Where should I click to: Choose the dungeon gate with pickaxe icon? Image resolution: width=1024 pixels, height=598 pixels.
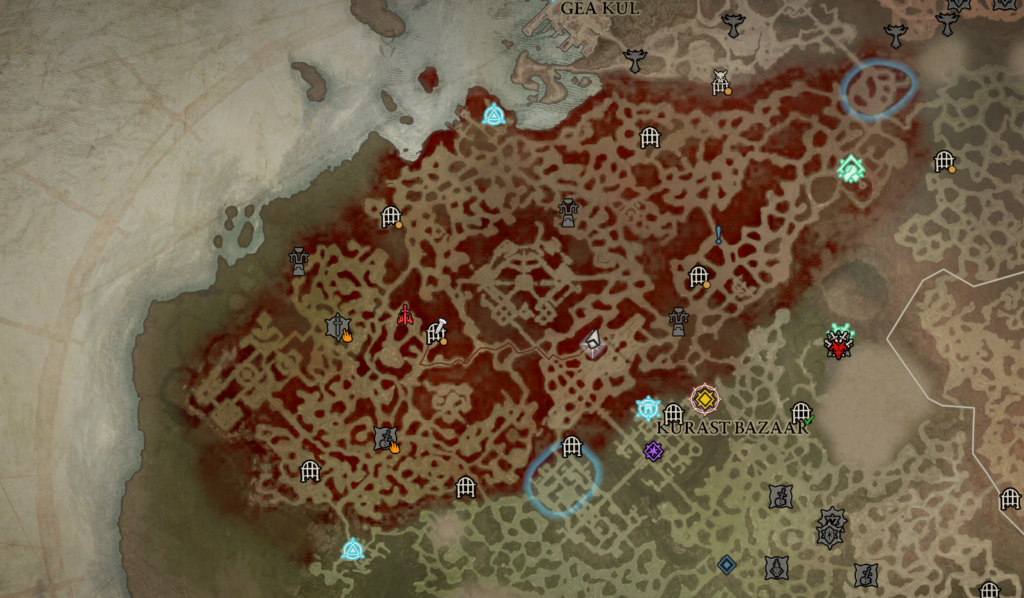pos(437,332)
